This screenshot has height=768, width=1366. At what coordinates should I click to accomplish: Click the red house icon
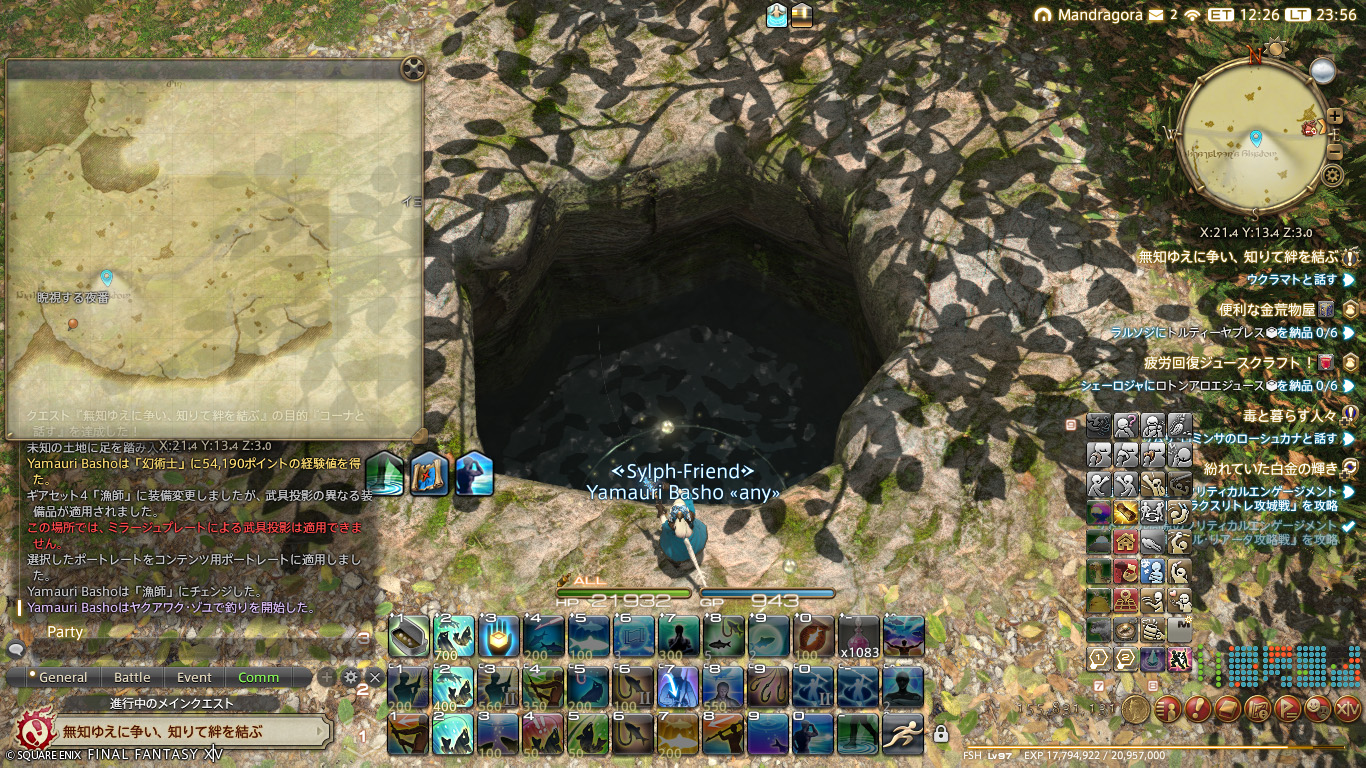click(1126, 542)
